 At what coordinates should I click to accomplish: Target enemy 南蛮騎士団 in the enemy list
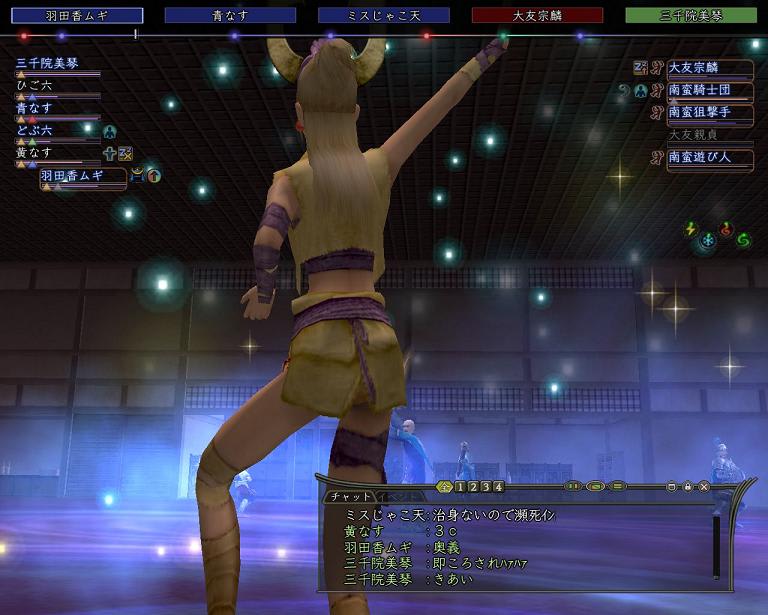pos(709,90)
